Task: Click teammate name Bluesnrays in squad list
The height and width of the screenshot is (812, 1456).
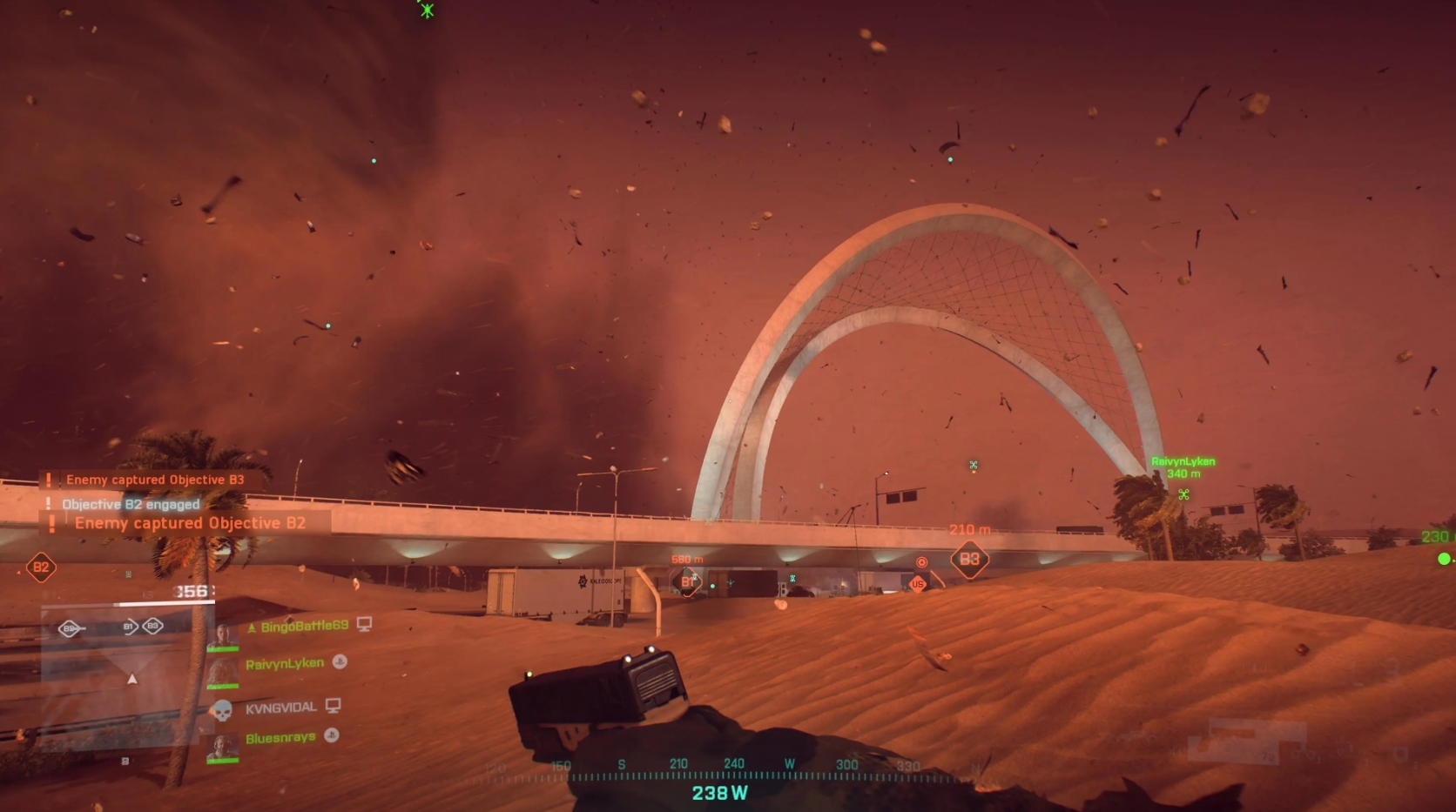Action: click(280, 736)
